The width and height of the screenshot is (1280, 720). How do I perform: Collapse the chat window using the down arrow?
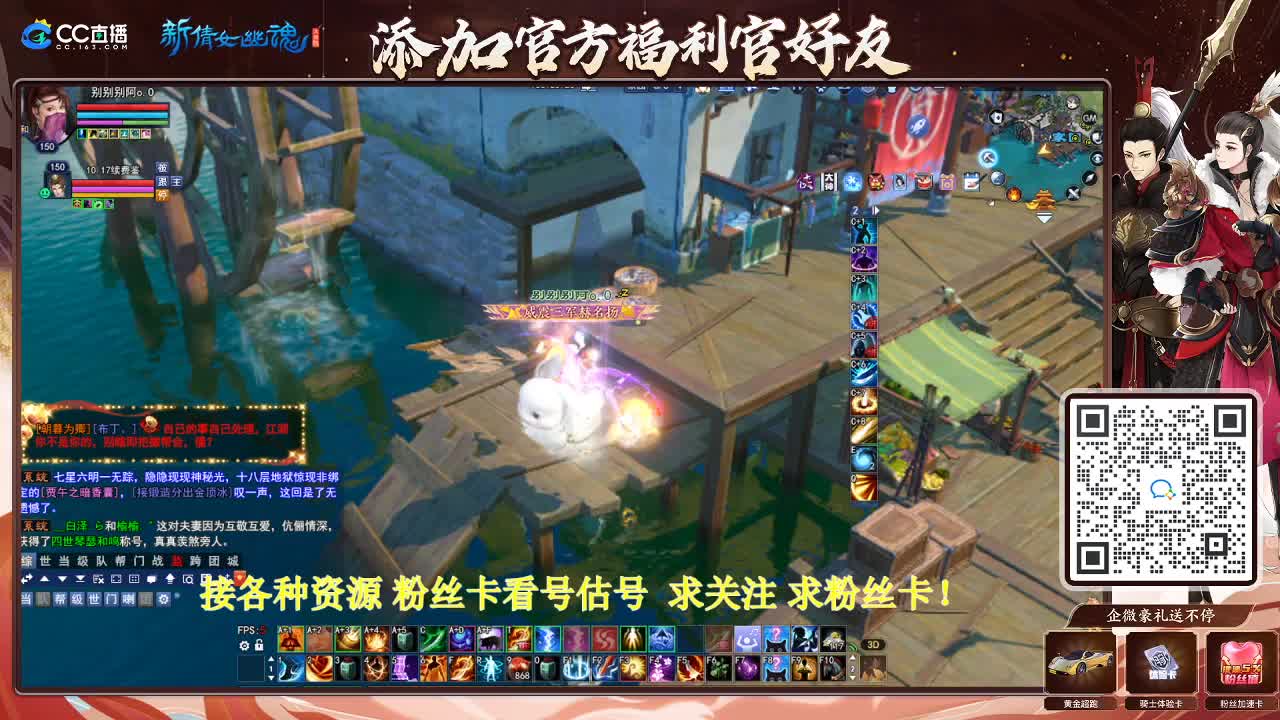tap(62, 579)
